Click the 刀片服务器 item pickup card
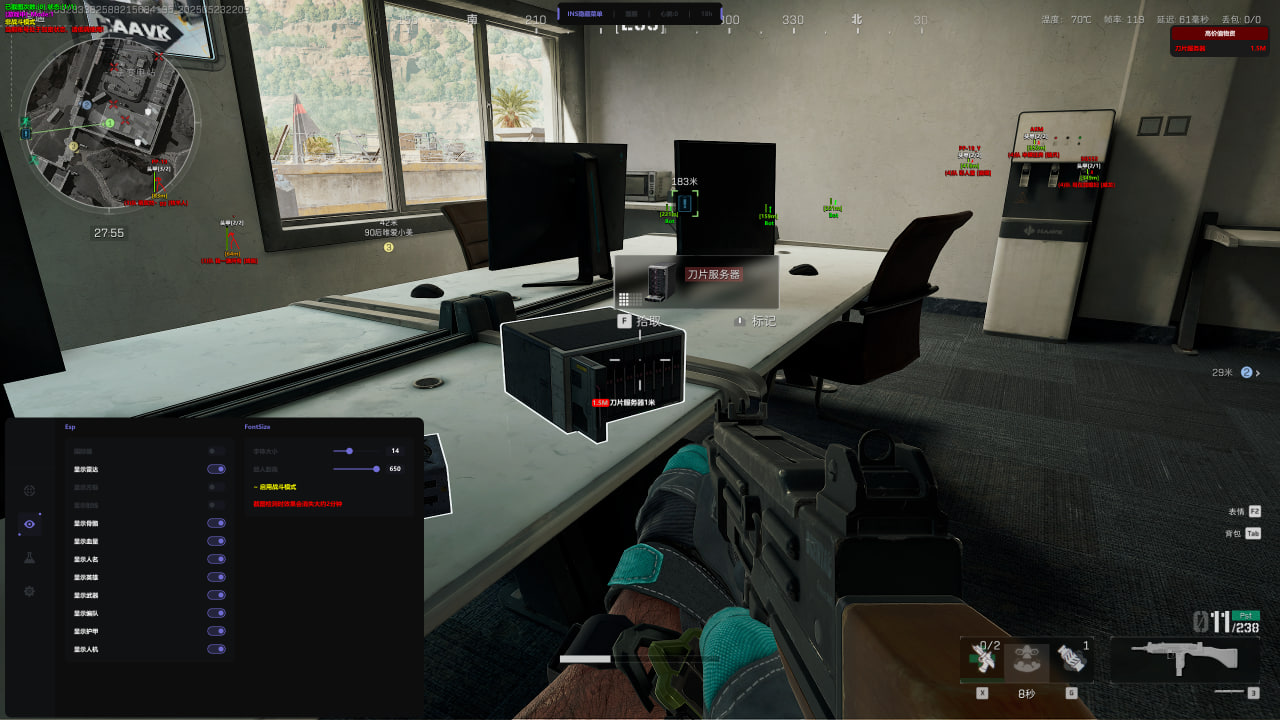 click(x=696, y=282)
